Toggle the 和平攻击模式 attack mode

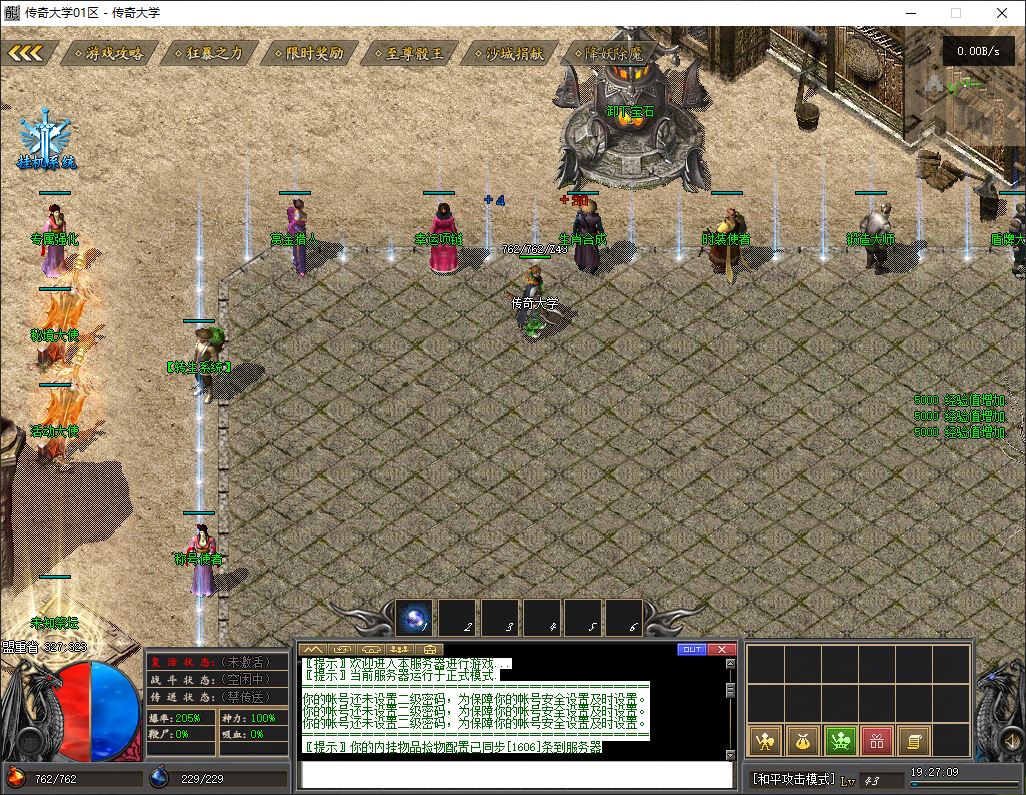tap(793, 779)
